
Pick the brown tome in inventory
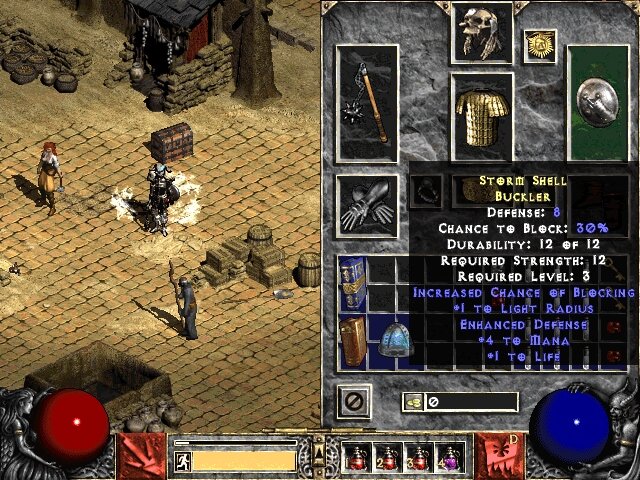351,341
